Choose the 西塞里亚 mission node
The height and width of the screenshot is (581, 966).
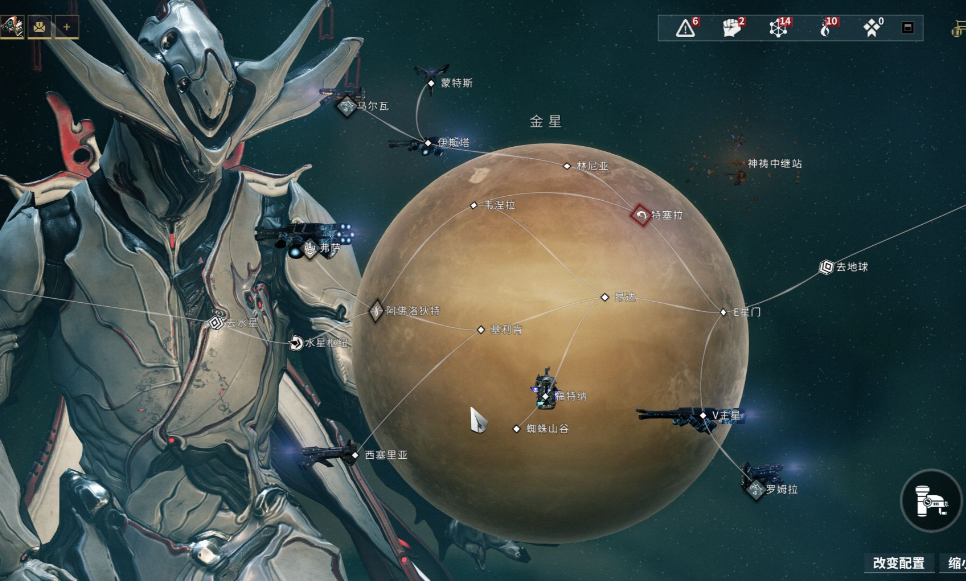point(355,455)
